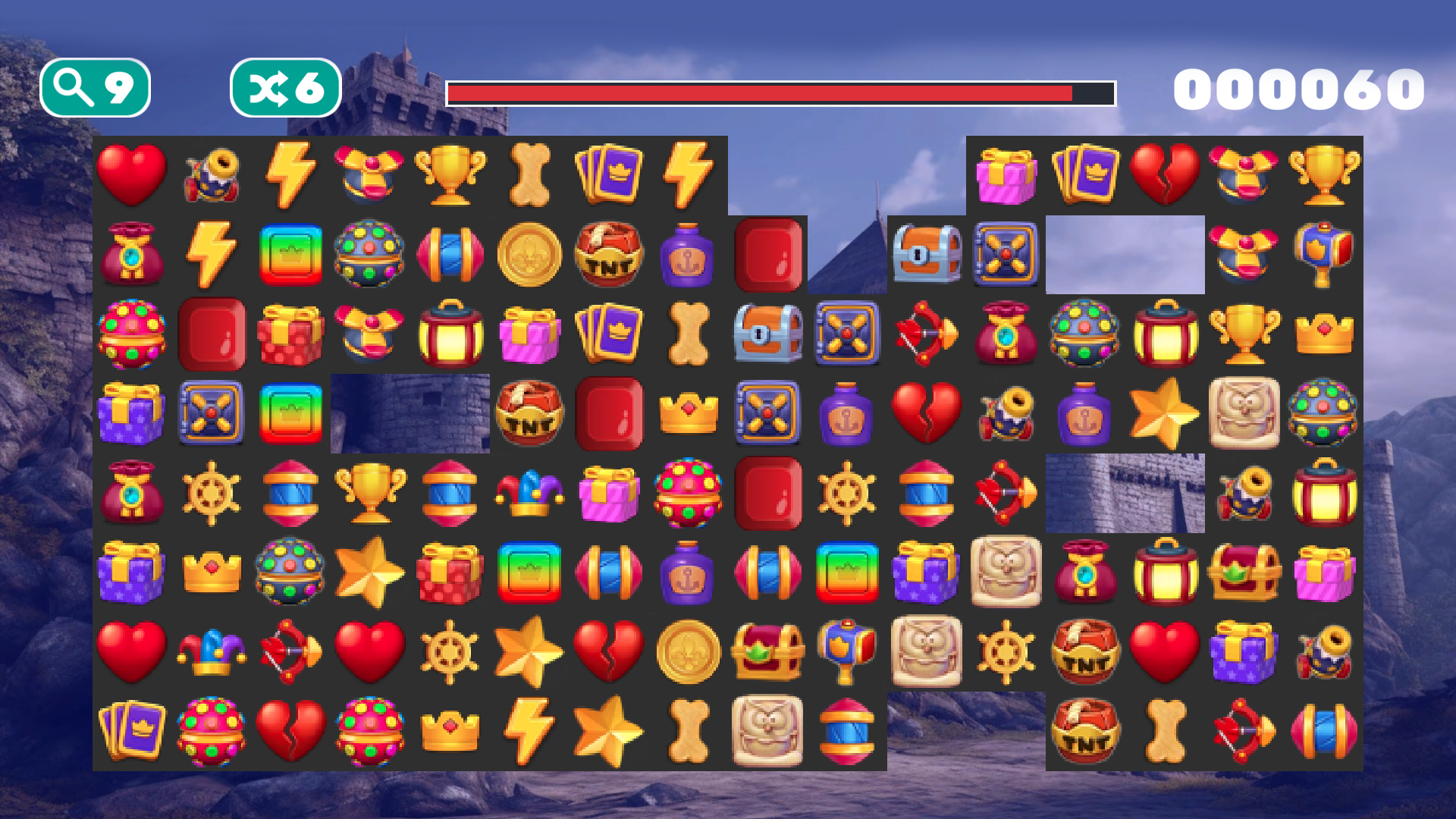Click the broken heart tile on the right
1456x819 pixels.
(1166, 175)
